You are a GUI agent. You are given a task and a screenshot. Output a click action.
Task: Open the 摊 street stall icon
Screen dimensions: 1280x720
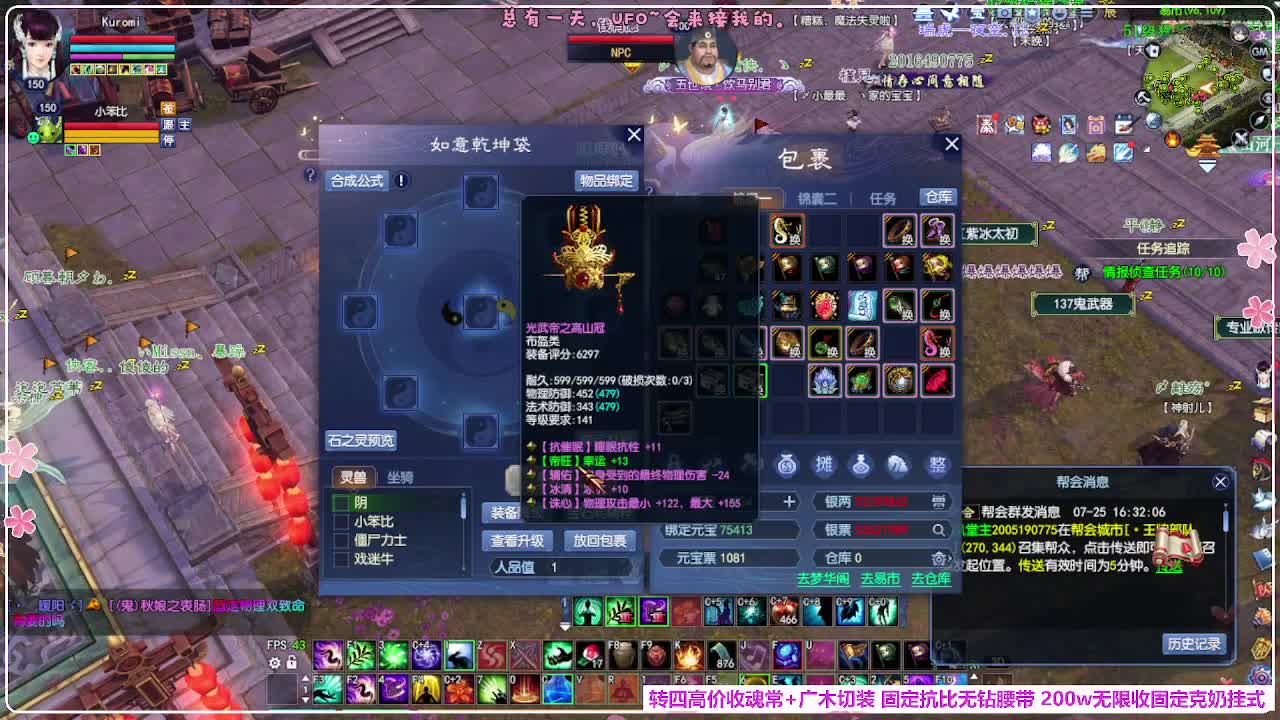tap(825, 465)
